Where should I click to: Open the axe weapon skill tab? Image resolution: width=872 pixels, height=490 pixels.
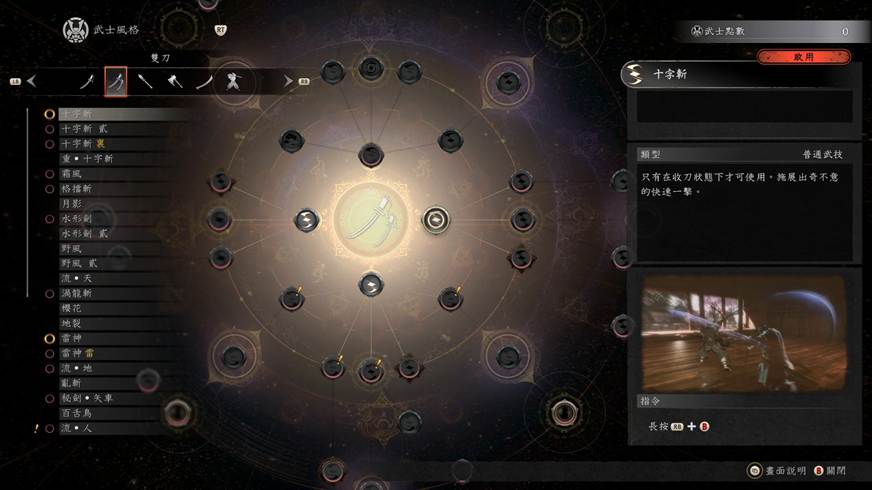tap(175, 81)
